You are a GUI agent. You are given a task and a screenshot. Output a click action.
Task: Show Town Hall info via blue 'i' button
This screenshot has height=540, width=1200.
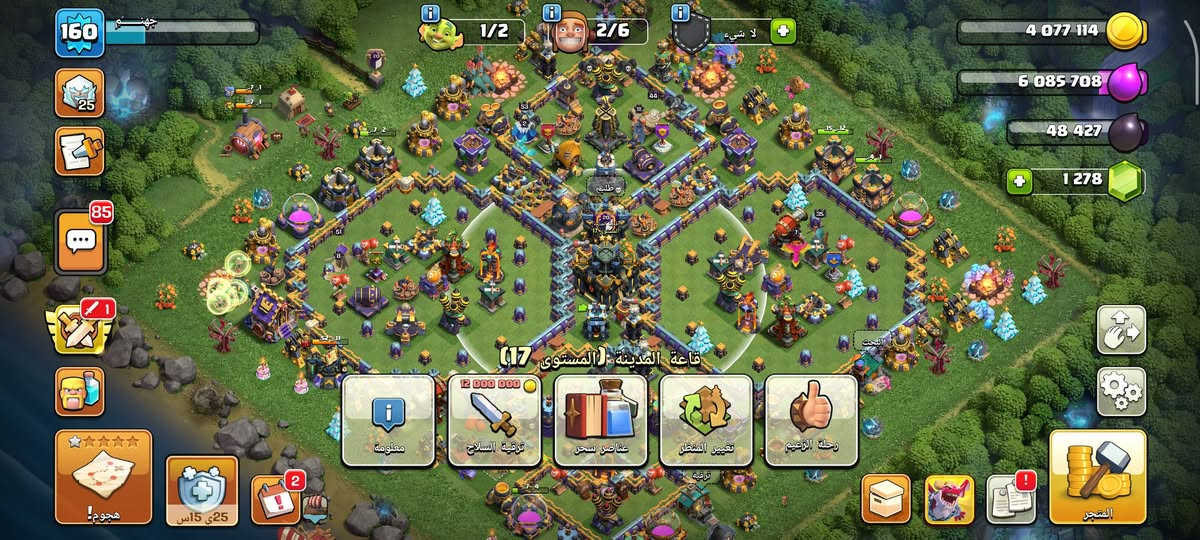coord(388,421)
